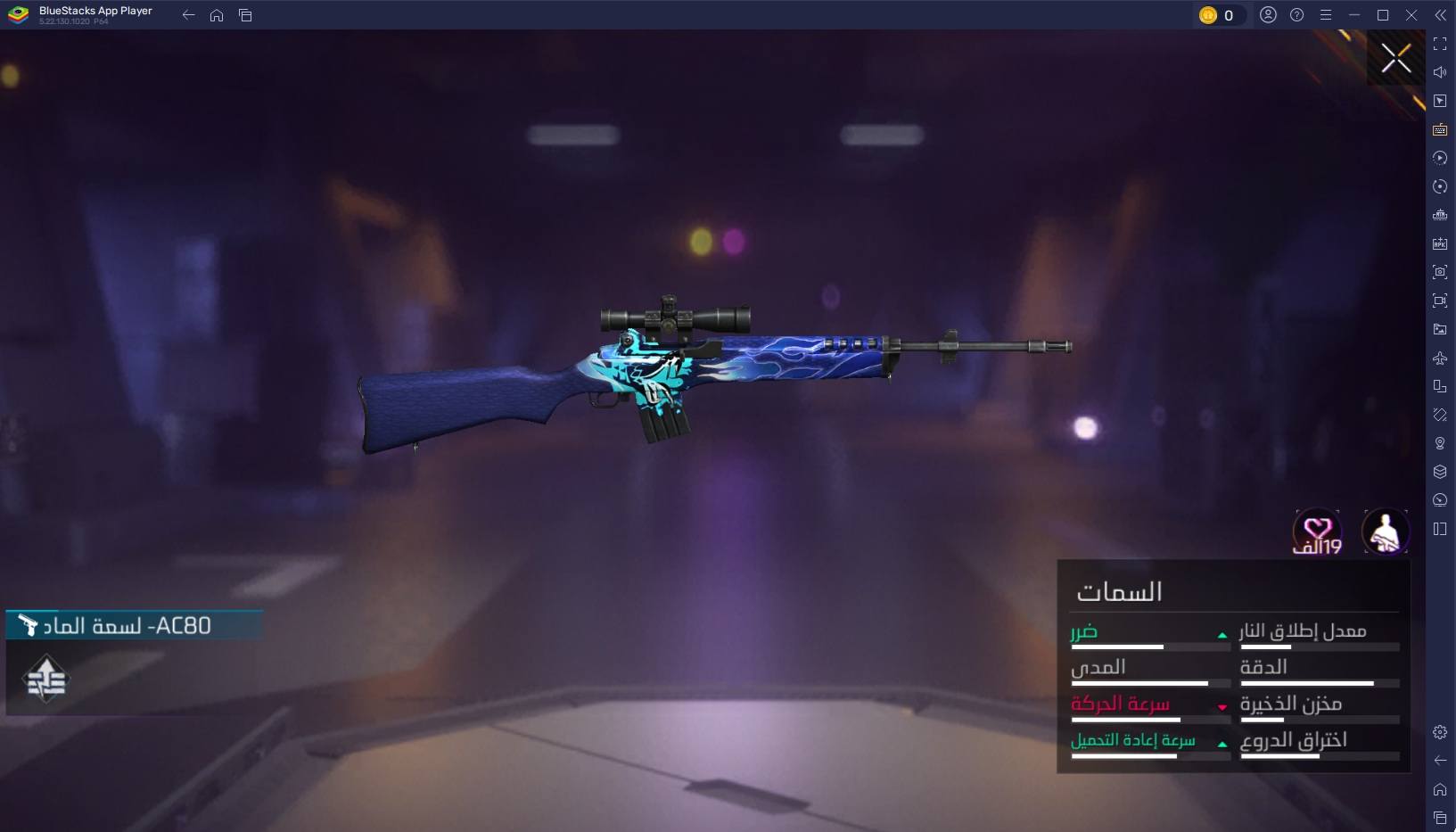The height and width of the screenshot is (832, 1456).
Task: Open the character preview icon
Action: (1385, 532)
